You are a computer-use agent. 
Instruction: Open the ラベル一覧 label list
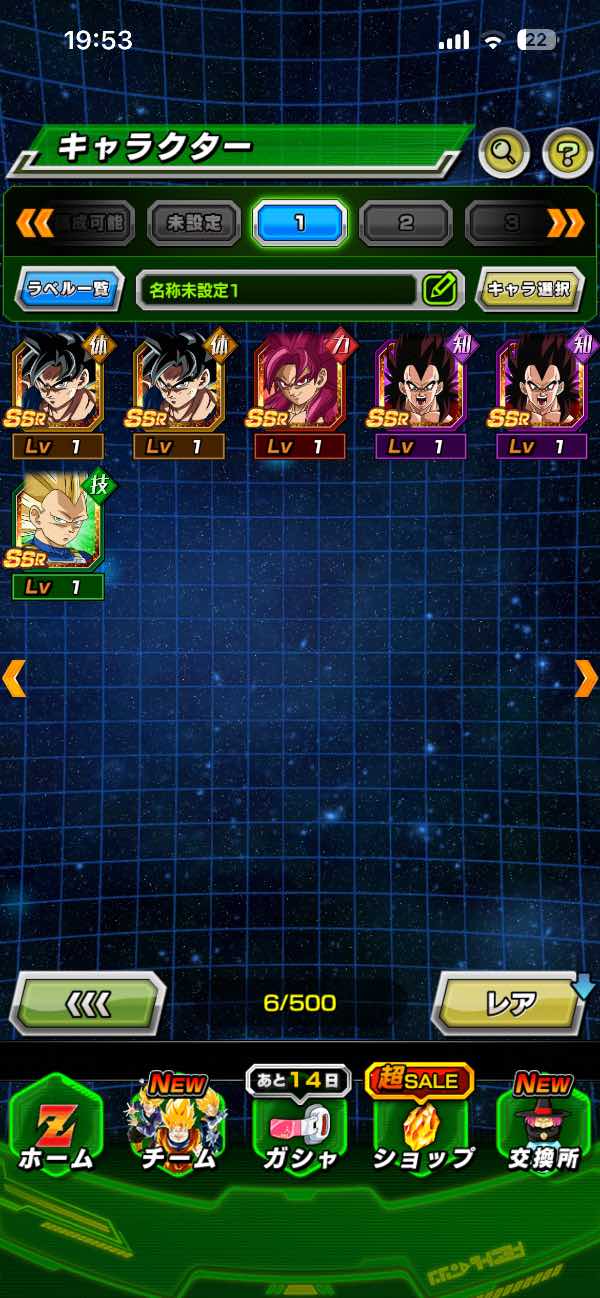point(69,290)
